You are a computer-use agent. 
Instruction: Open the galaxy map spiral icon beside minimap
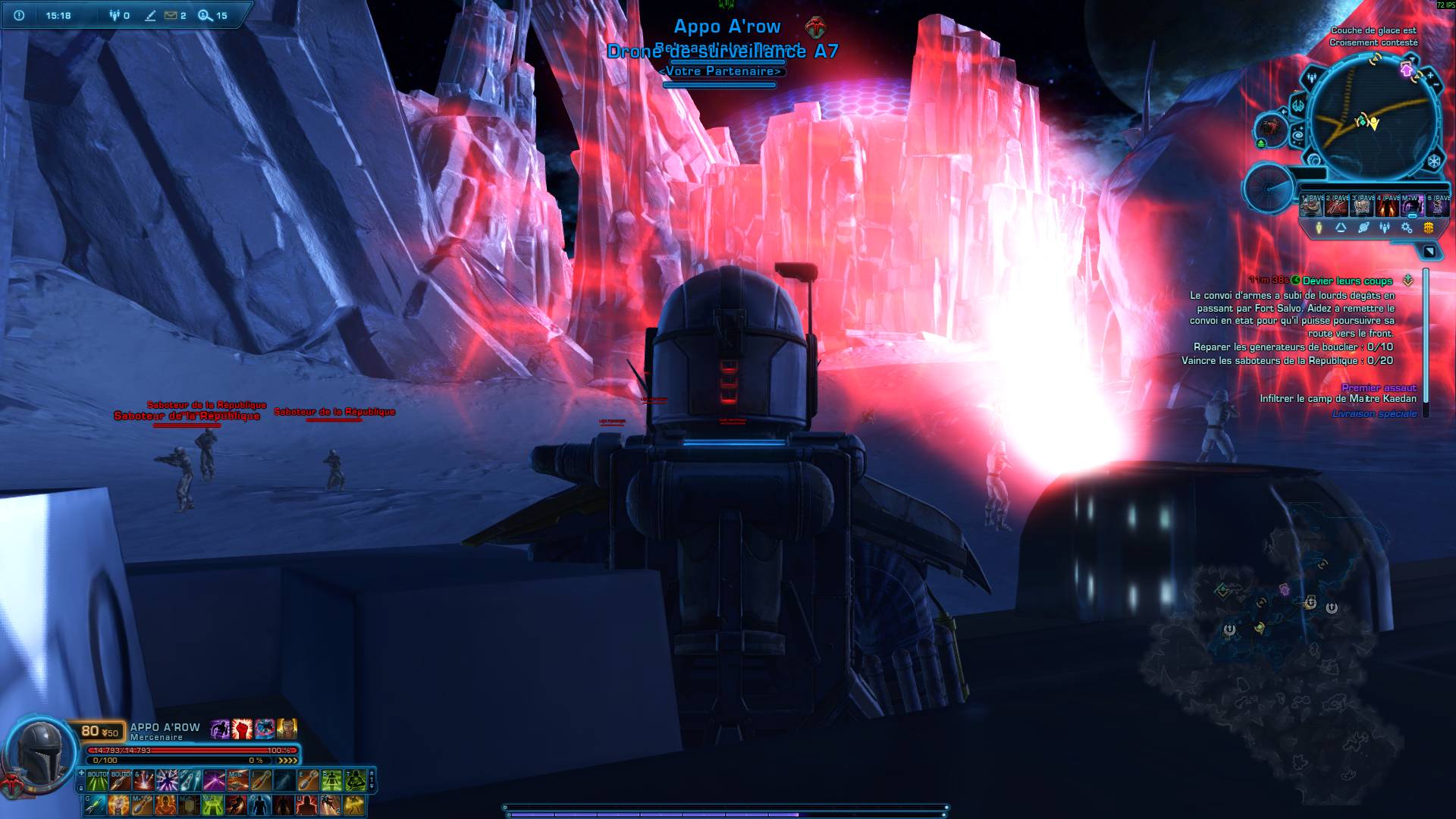(1297, 134)
